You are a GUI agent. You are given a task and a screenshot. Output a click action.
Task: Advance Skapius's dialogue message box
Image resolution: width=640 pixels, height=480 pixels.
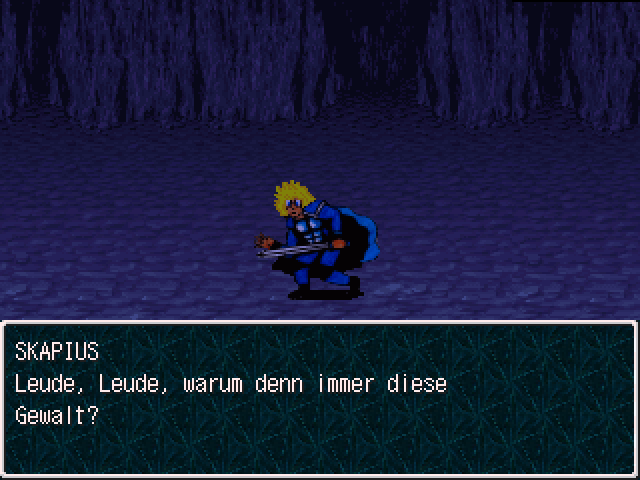(320, 398)
